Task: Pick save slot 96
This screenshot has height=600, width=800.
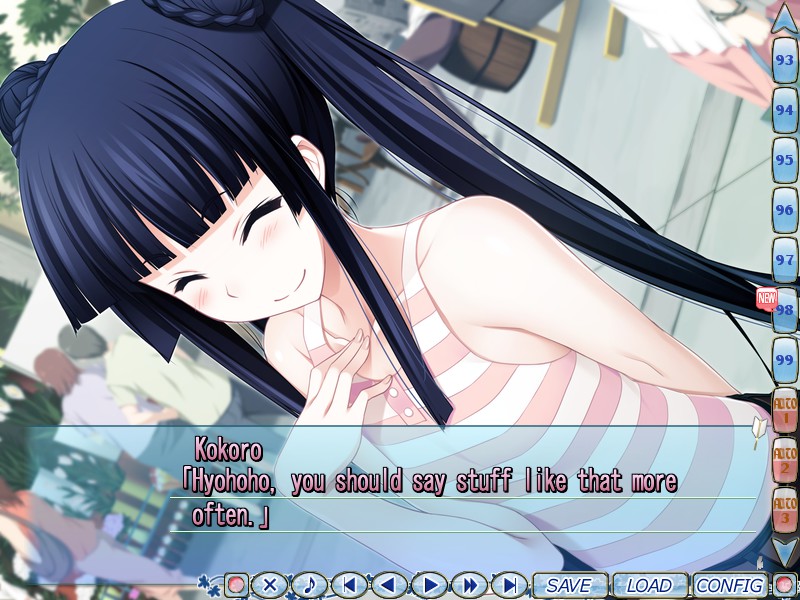Action: (x=785, y=210)
